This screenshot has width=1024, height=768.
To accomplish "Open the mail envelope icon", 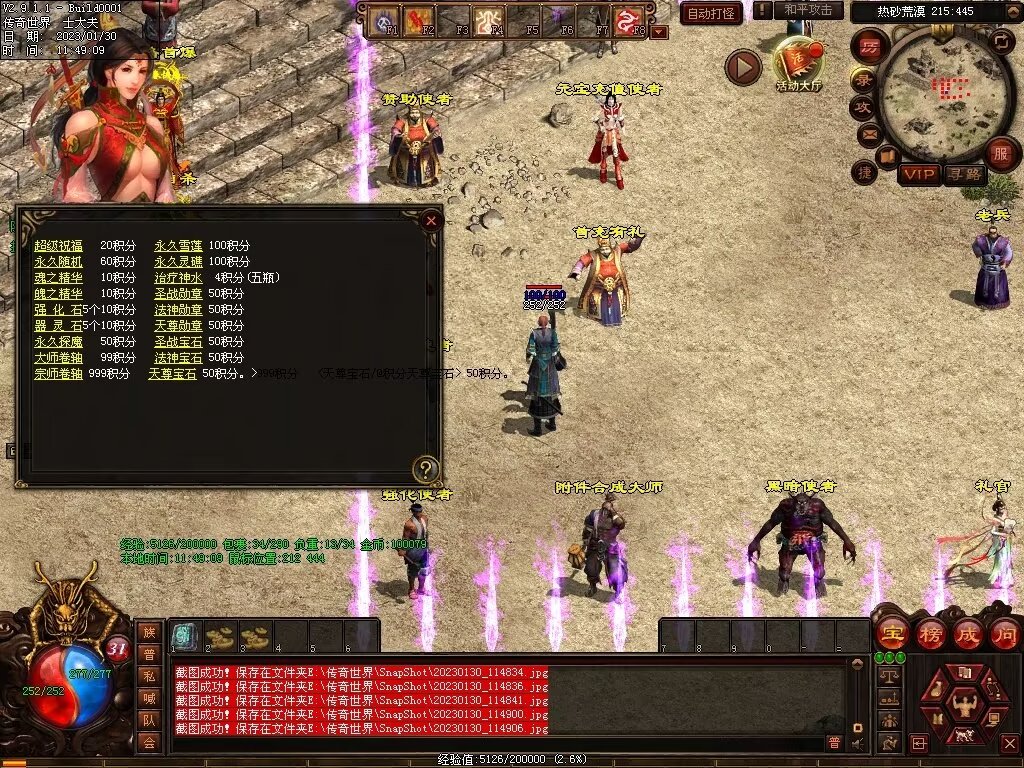I will [868, 134].
